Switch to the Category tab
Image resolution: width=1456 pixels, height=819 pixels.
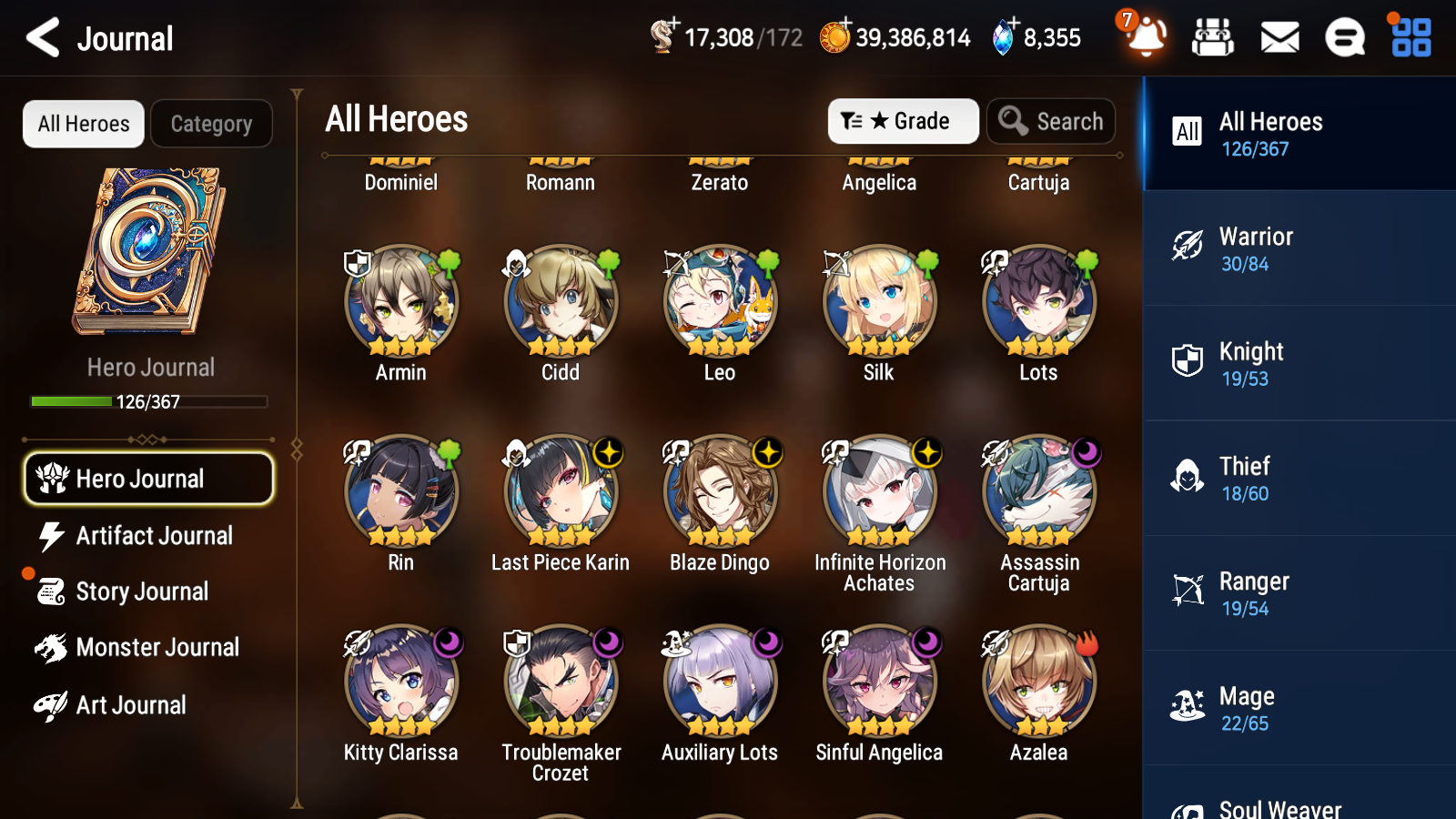[x=212, y=124]
